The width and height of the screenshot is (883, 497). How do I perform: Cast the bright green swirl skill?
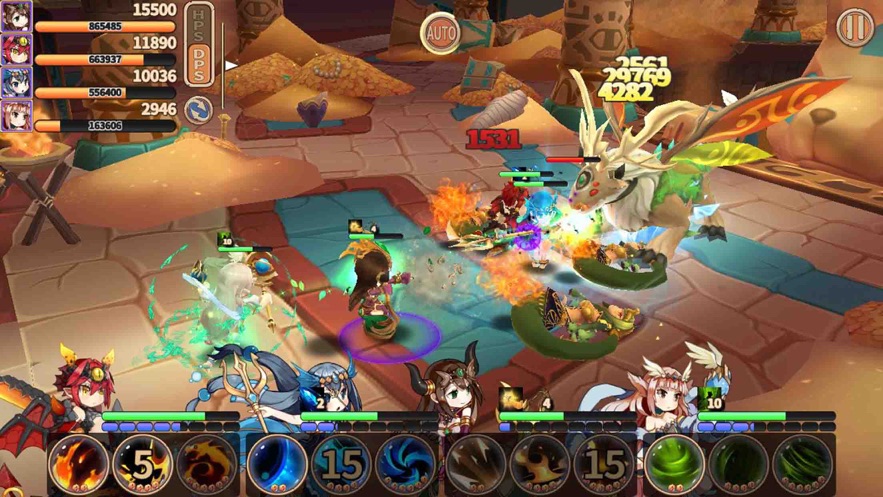(673, 463)
